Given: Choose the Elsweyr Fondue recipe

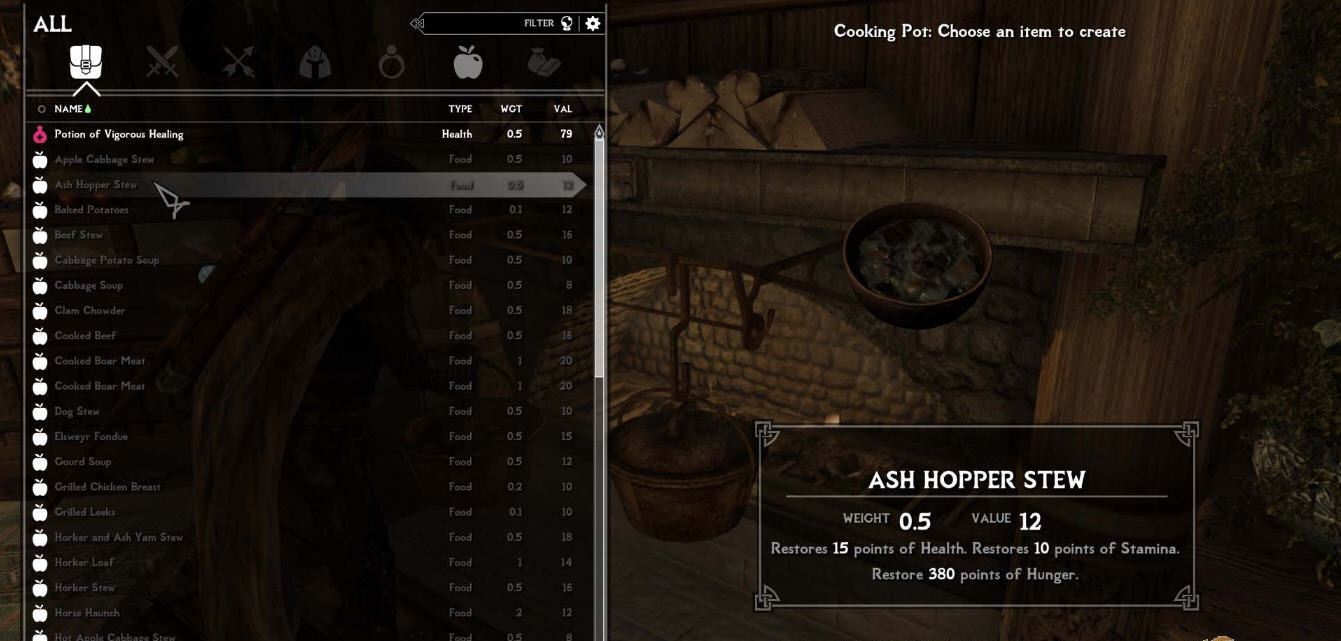Looking at the screenshot, I should pos(91,436).
